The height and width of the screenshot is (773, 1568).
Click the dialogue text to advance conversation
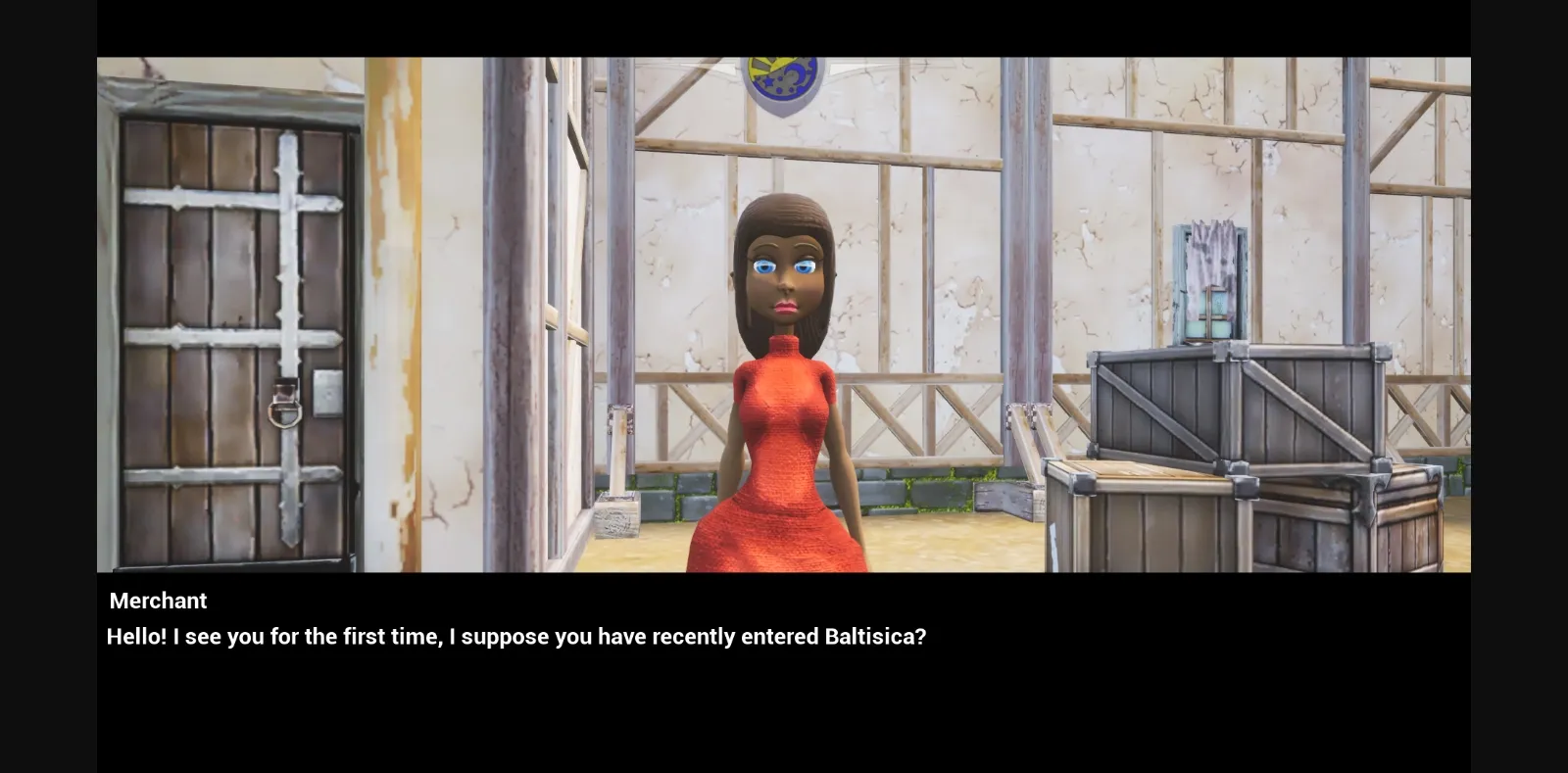[514, 636]
